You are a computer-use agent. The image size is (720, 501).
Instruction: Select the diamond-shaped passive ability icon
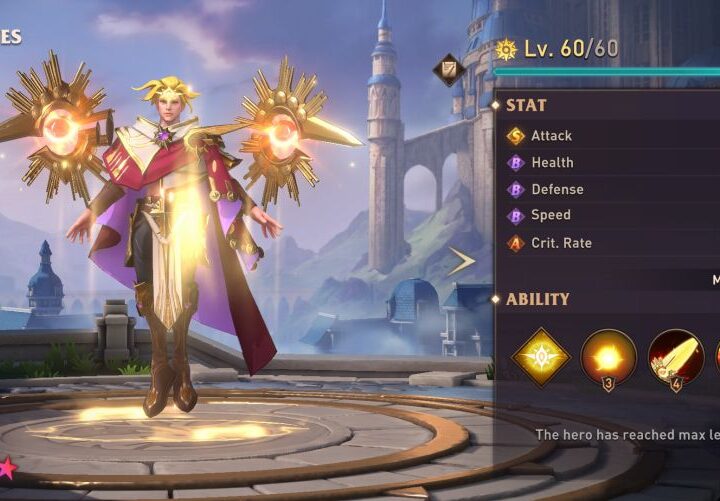541,357
